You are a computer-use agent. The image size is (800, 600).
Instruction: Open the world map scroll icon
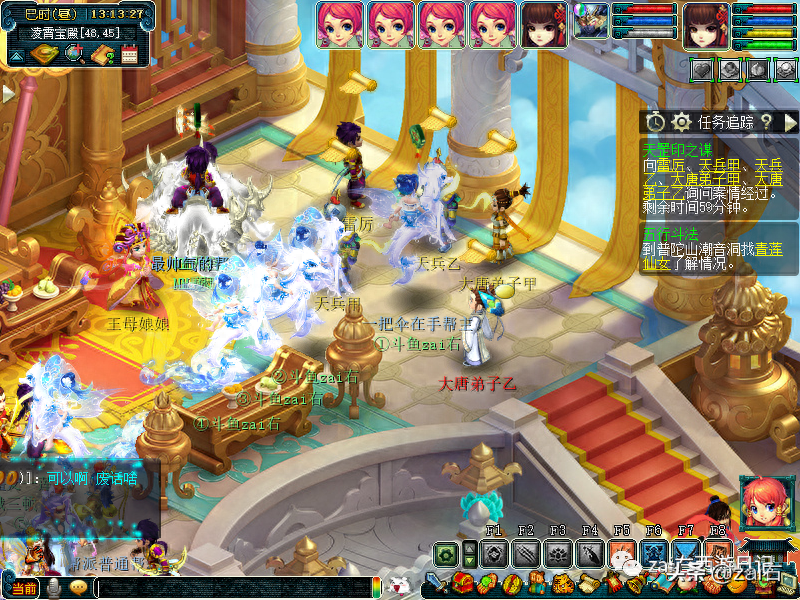tap(45, 54)
